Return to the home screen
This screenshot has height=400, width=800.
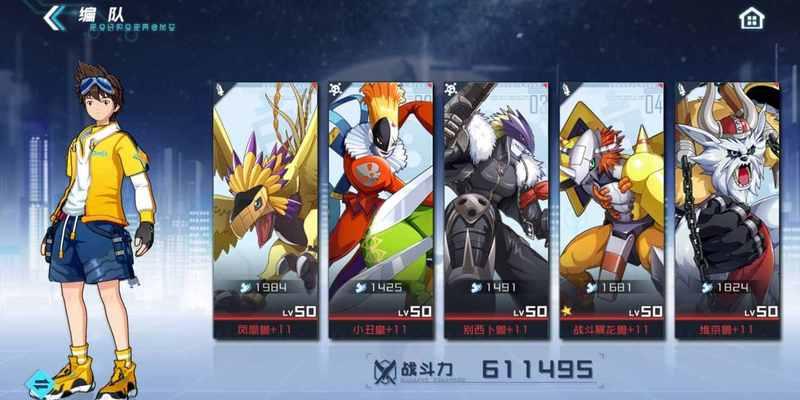752,18
